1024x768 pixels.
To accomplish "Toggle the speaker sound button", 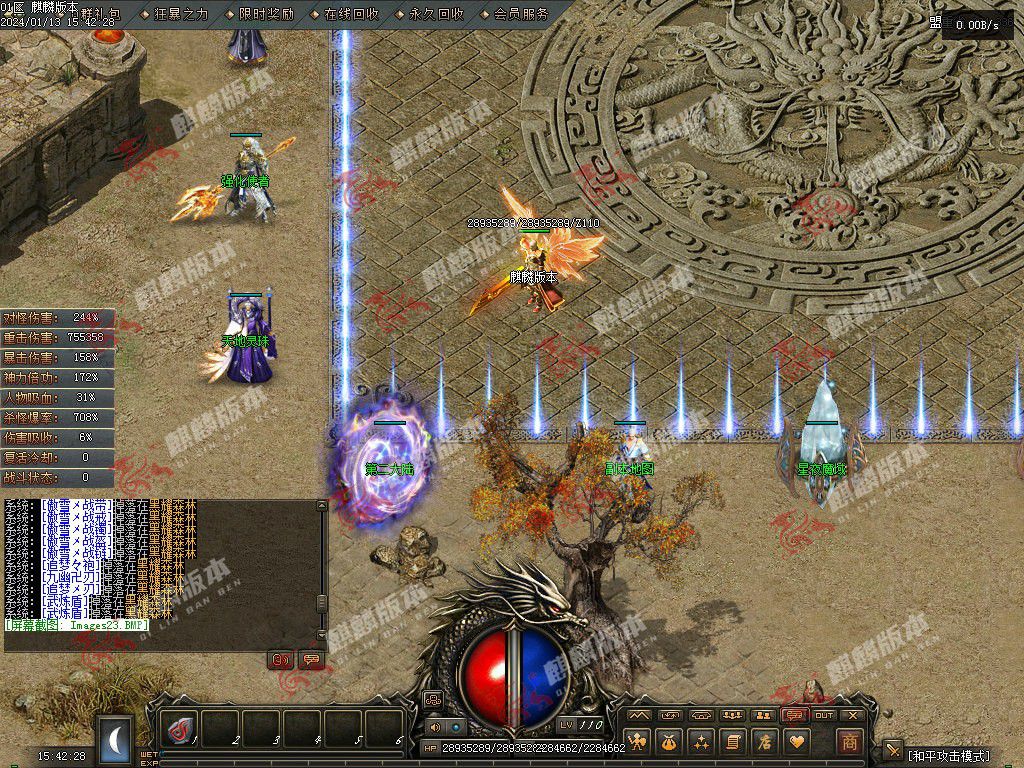I will click(x=434, y=727).
